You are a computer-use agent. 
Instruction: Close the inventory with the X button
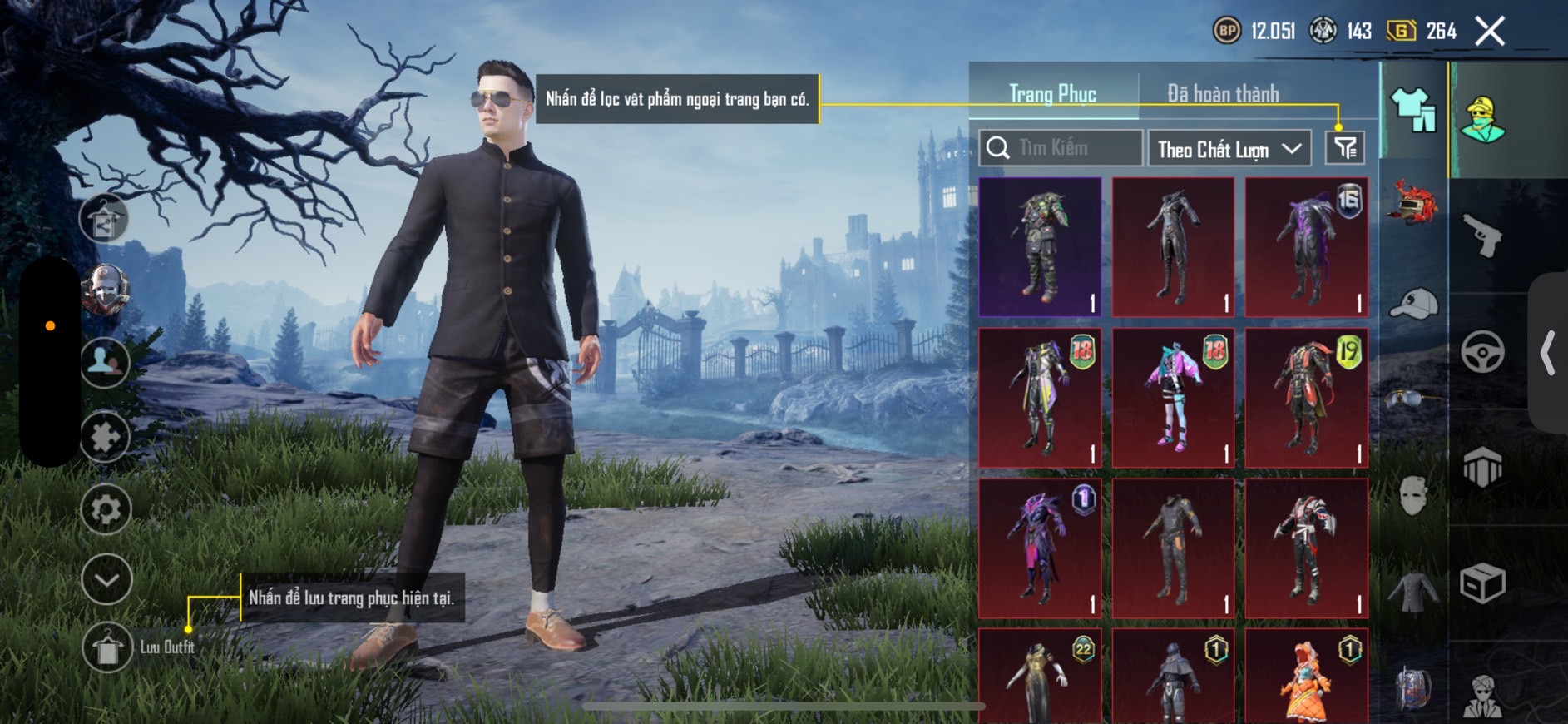(x=1490, y=32)
